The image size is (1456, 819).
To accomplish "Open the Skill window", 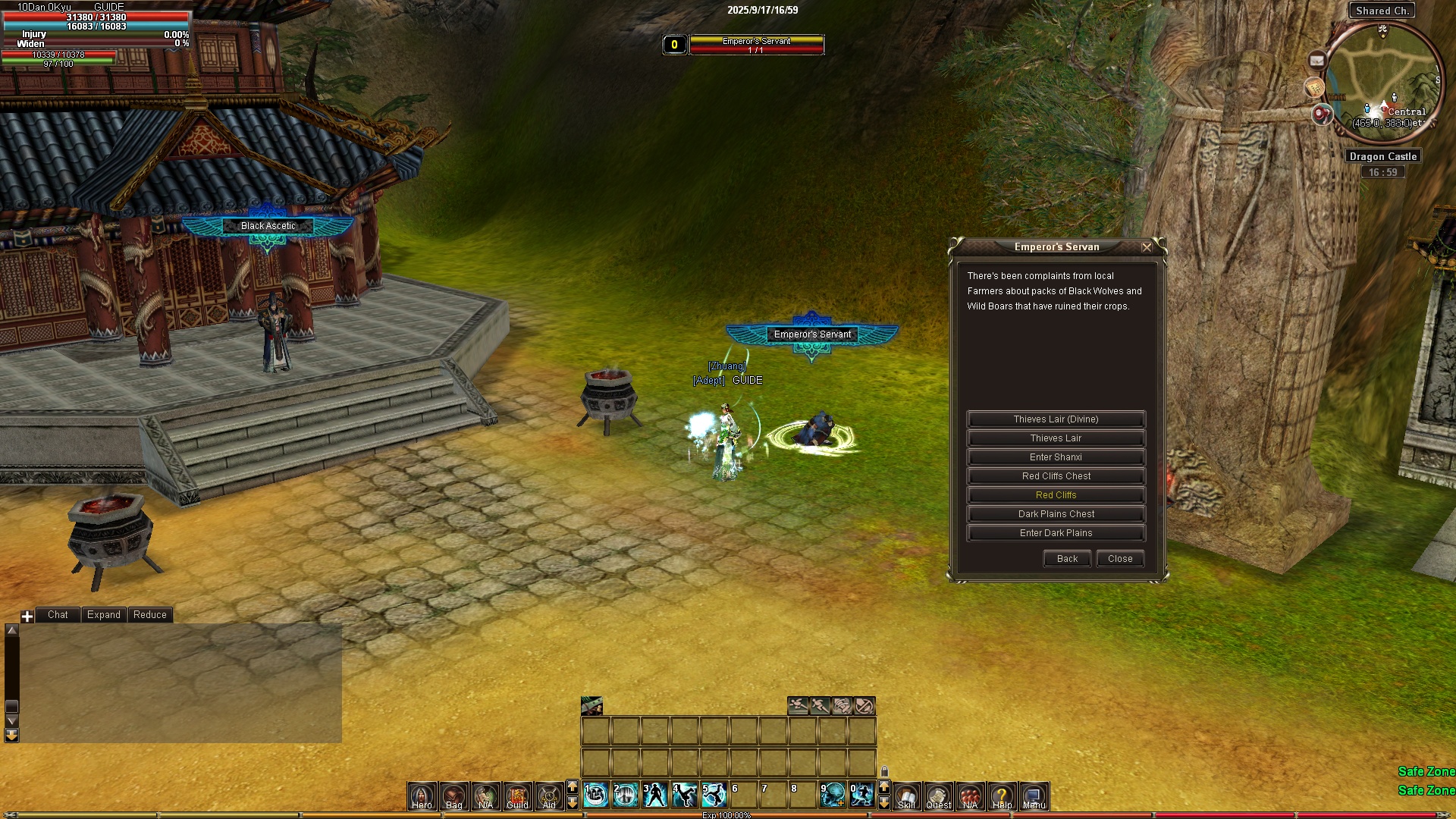I will click(906, 796).
